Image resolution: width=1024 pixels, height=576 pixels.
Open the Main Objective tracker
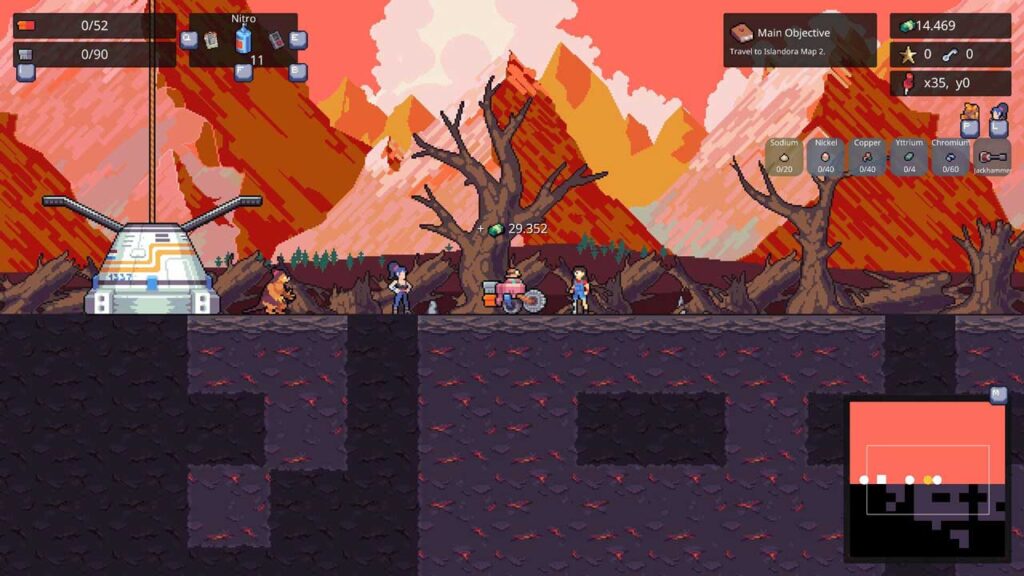tap(799, 40)
